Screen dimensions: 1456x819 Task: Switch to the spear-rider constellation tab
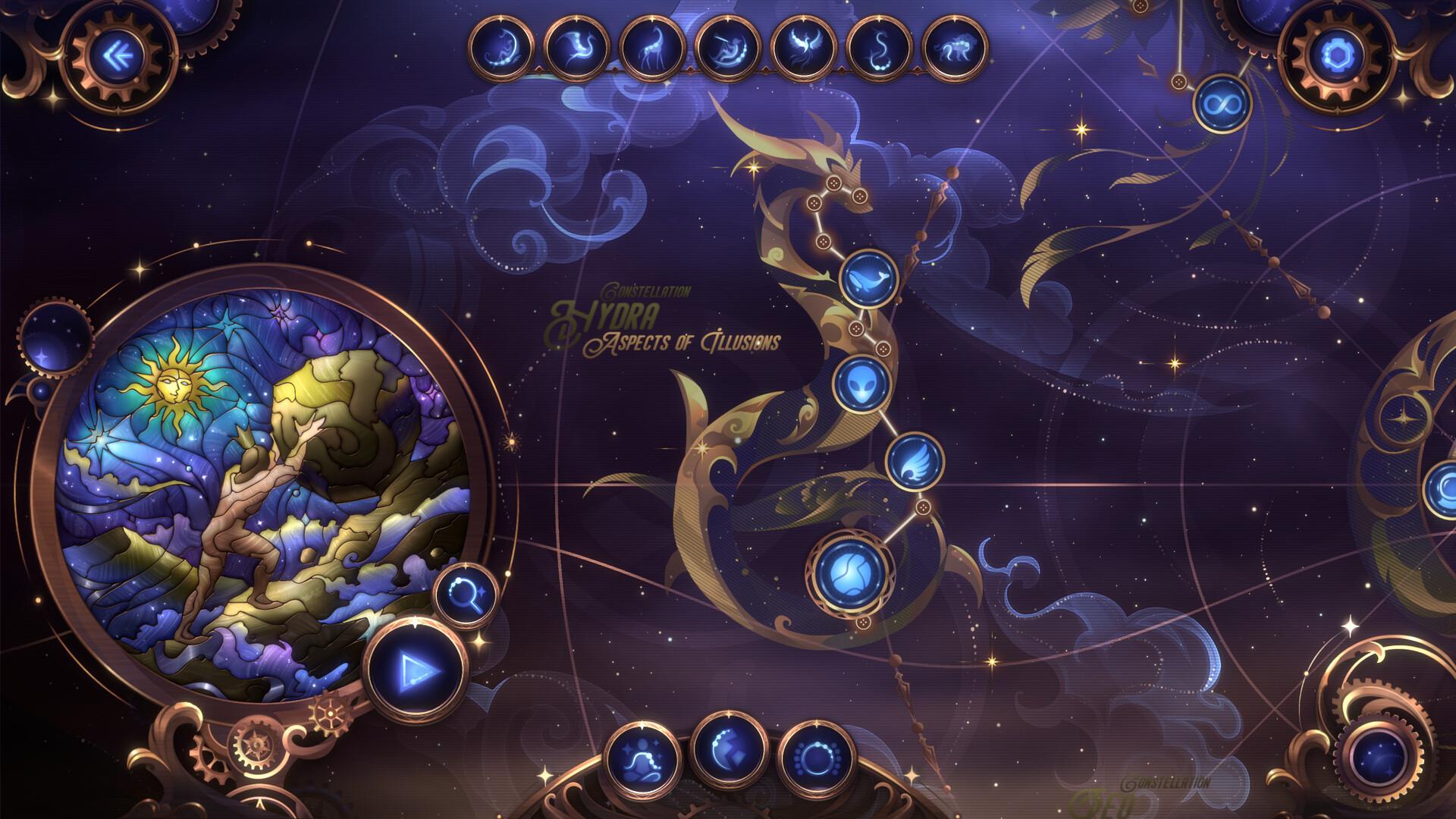pyautogui.click(x=726, y=47)
